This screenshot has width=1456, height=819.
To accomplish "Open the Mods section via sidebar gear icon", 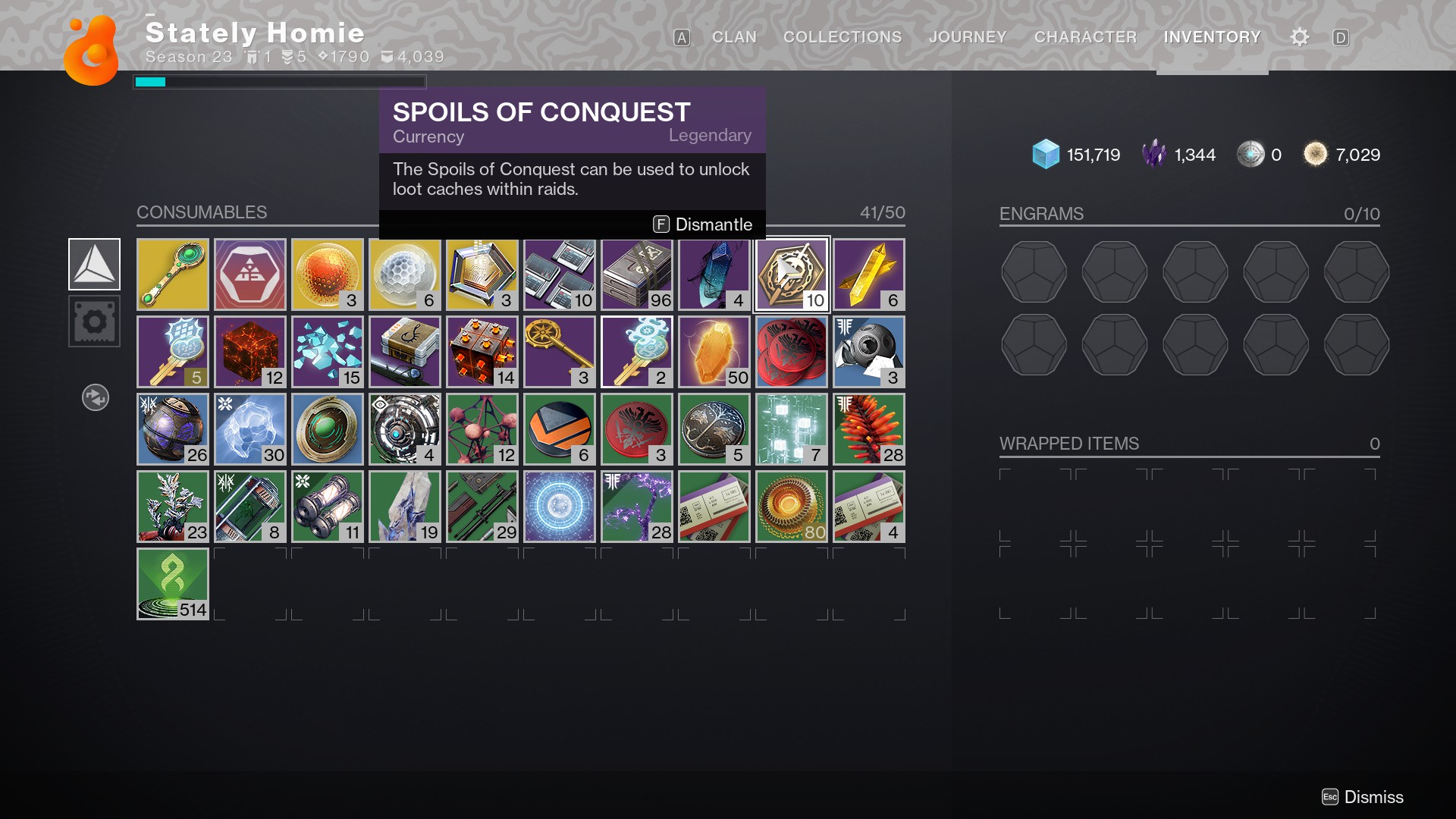I will (95, 321).
